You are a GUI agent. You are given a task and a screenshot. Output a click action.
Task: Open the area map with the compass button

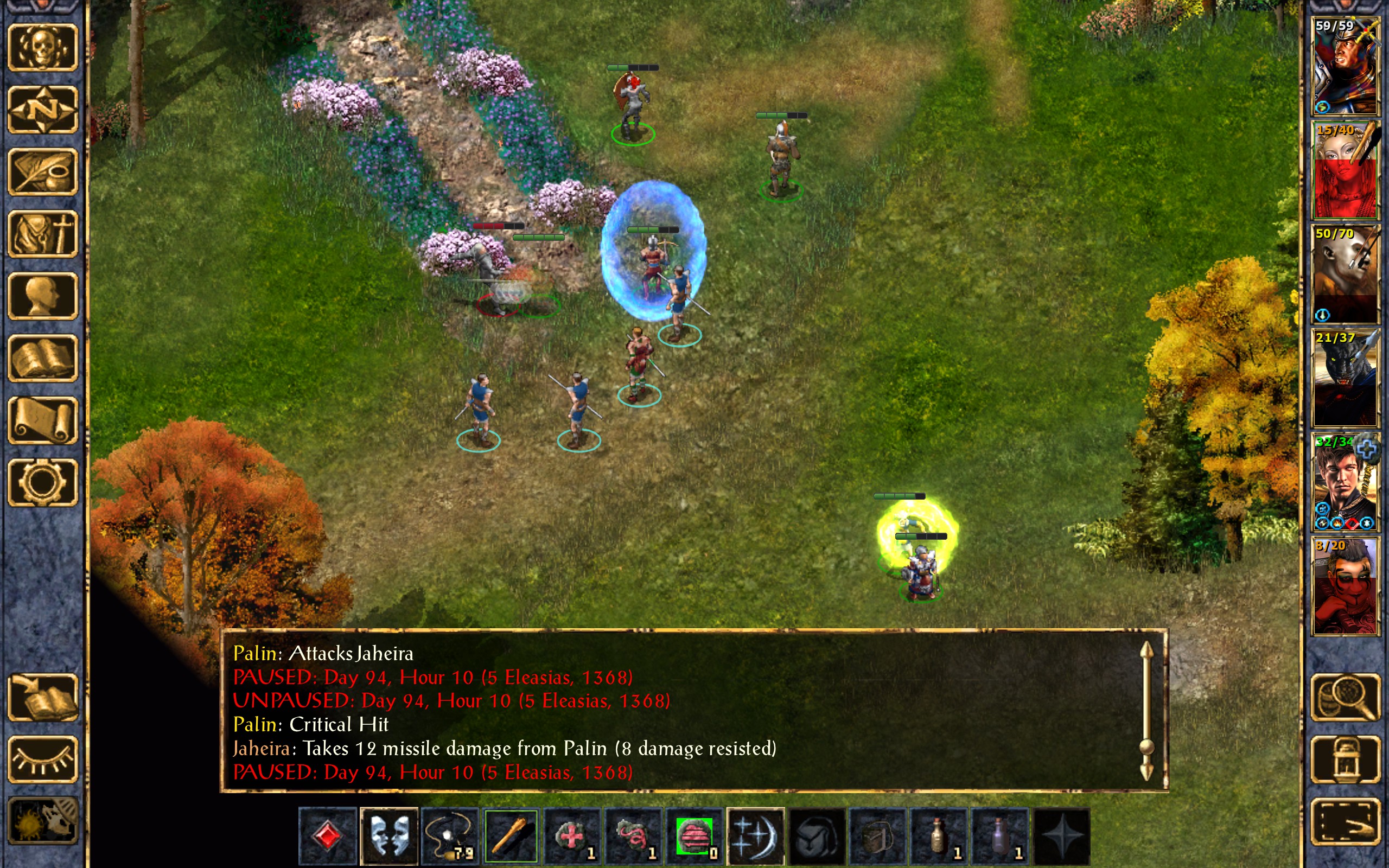[42, 110]
